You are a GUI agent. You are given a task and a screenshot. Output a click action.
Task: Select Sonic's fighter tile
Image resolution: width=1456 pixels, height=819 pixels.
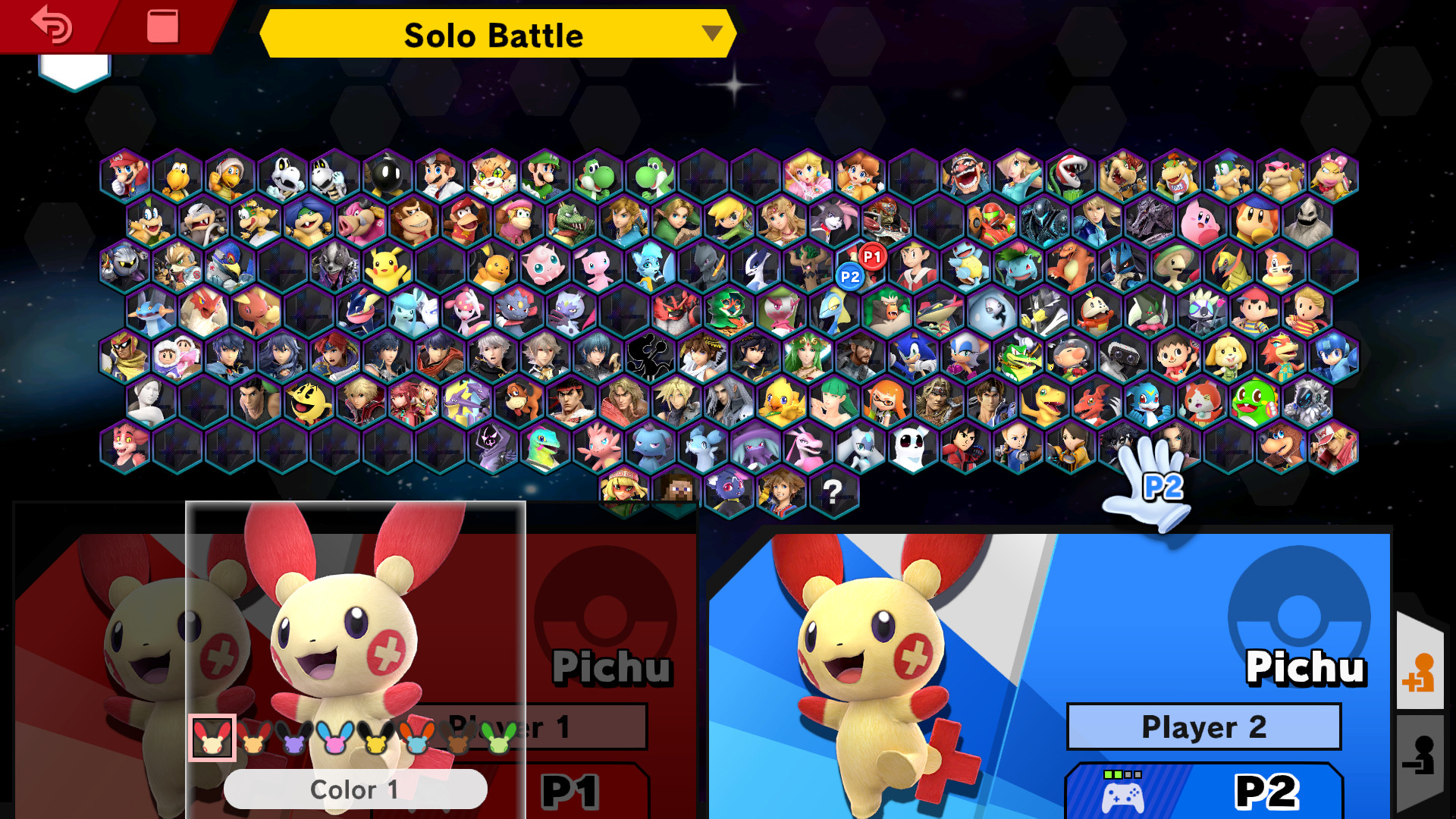point(913,354)
